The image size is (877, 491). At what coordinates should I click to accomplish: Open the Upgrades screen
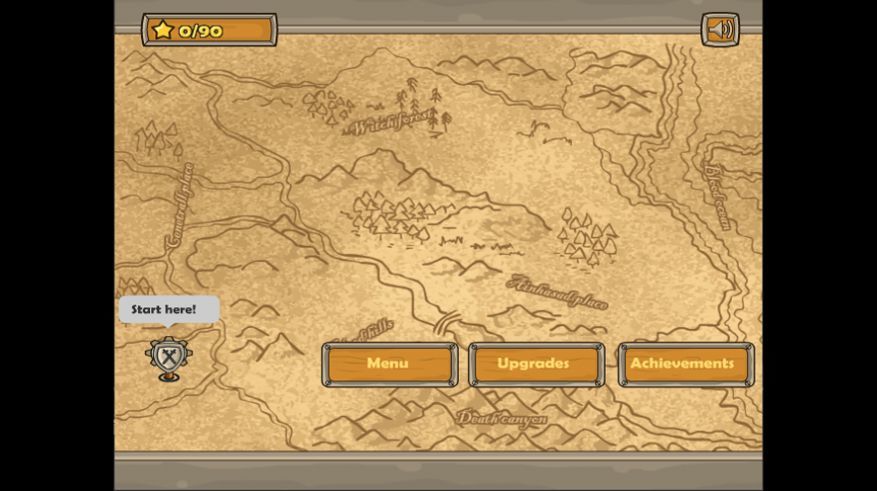(536, 364)
